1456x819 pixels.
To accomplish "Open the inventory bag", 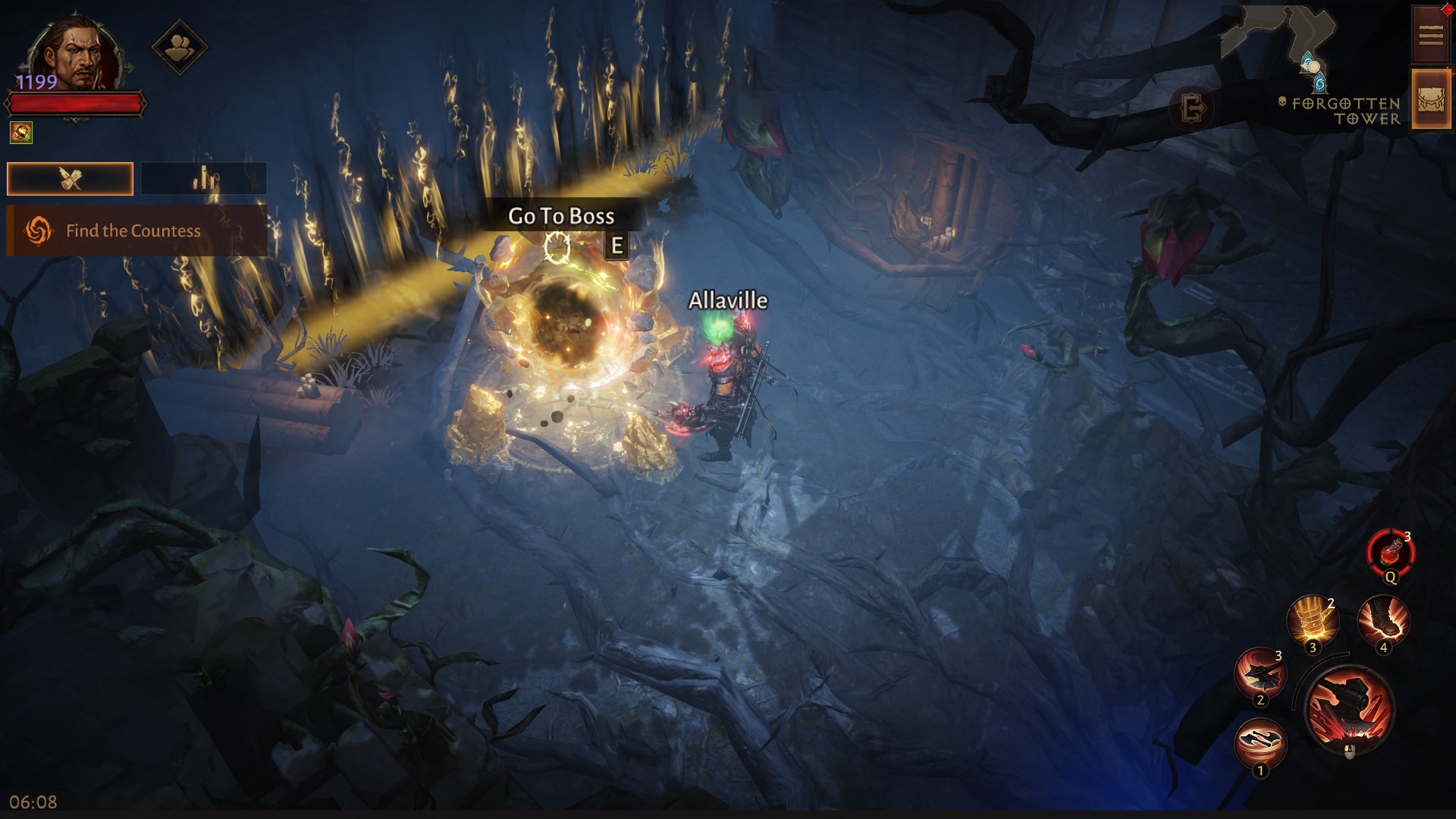I will point(1430,99).
